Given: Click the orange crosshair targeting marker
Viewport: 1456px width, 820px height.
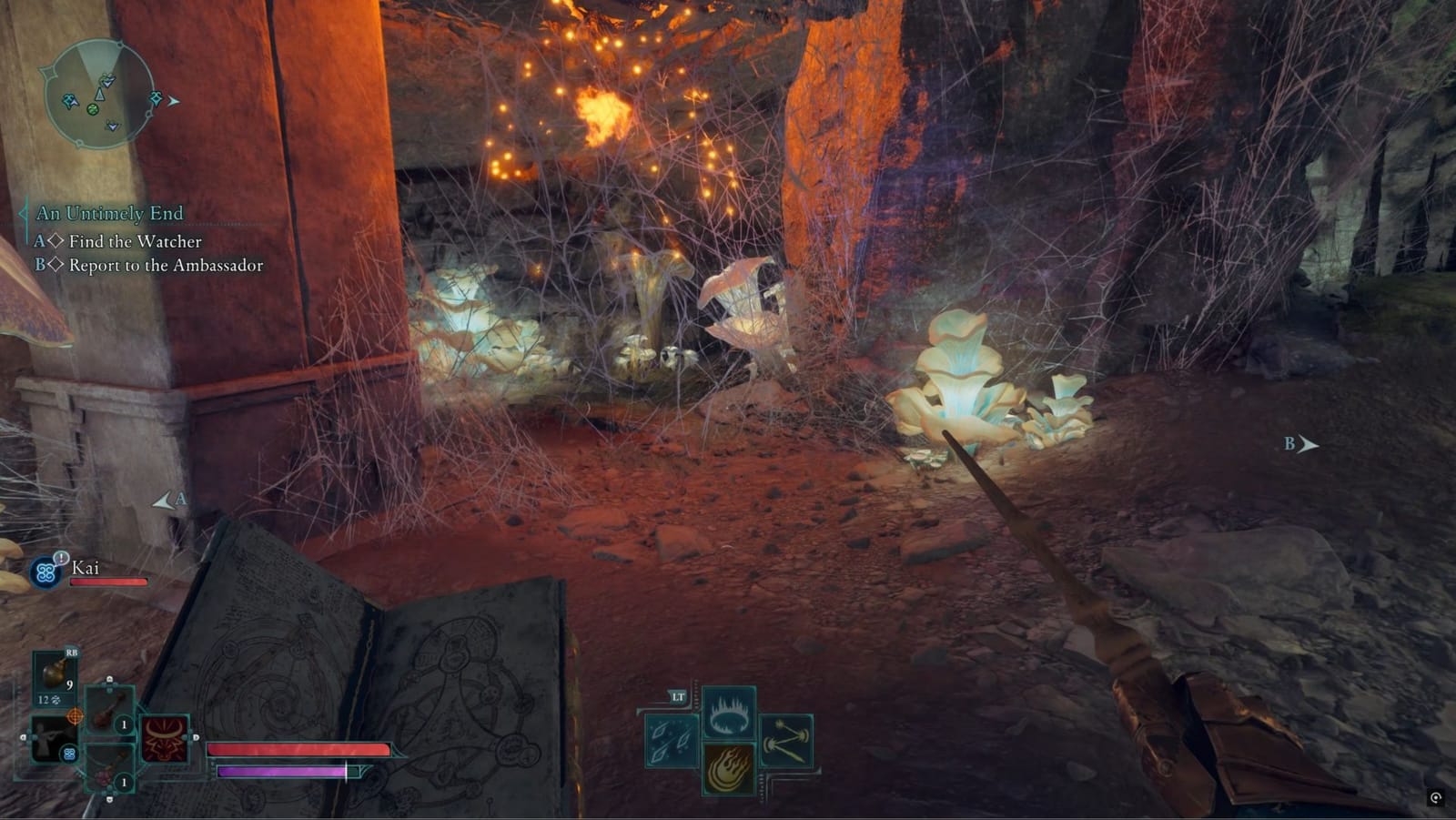Looking at the screenshot, I should coord(74,717).
